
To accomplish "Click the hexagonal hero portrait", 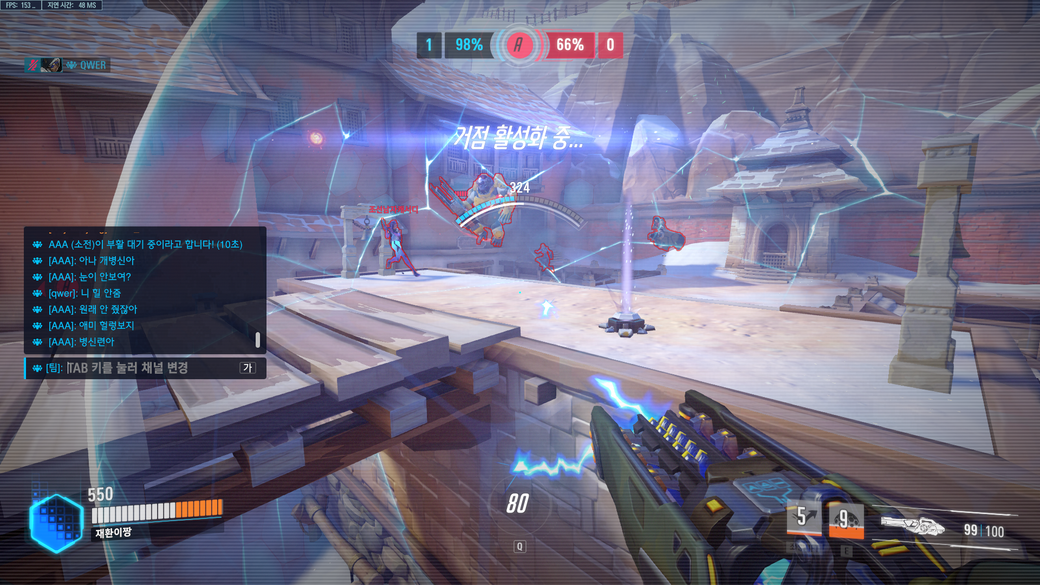I will point(56,522).
